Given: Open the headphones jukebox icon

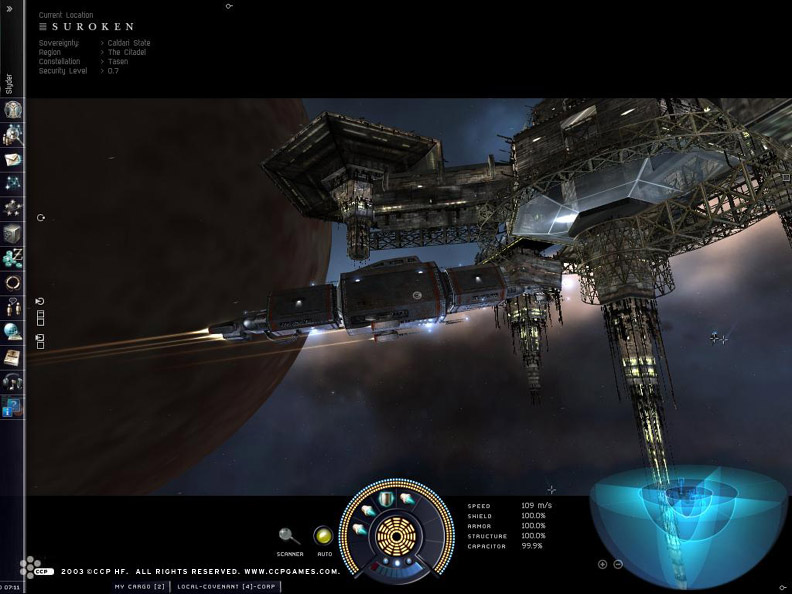Looking at the screenshot, I should click(x=13, y=382).
